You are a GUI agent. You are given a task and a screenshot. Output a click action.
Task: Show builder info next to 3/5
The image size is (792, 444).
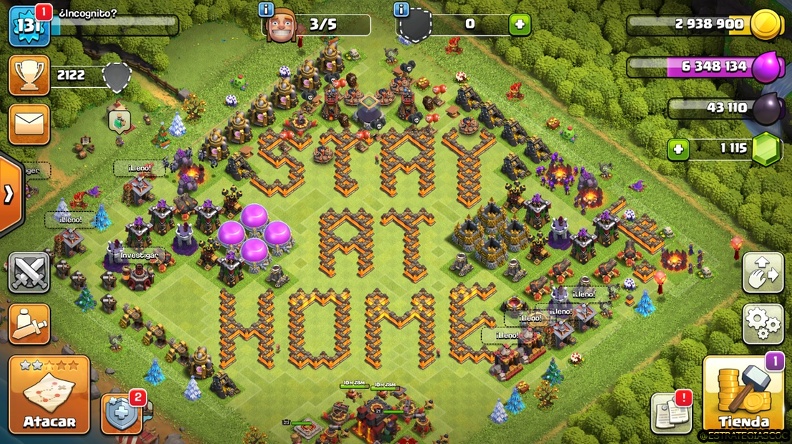tap(267, 10)
